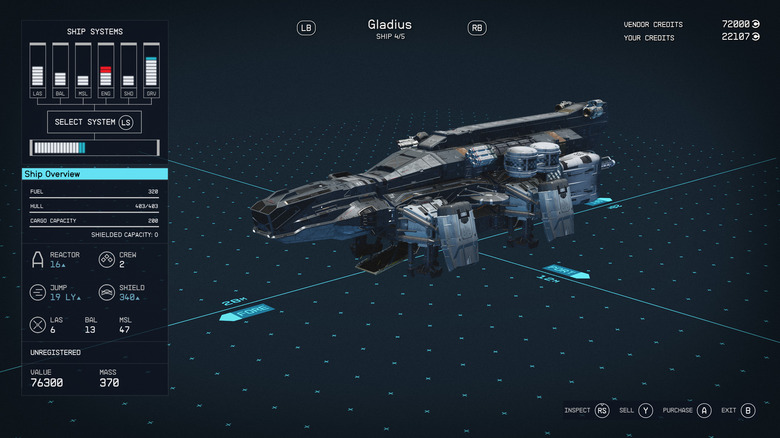Select the LAS laser system column
Screen dimensions: 780x438
point(38,70)
